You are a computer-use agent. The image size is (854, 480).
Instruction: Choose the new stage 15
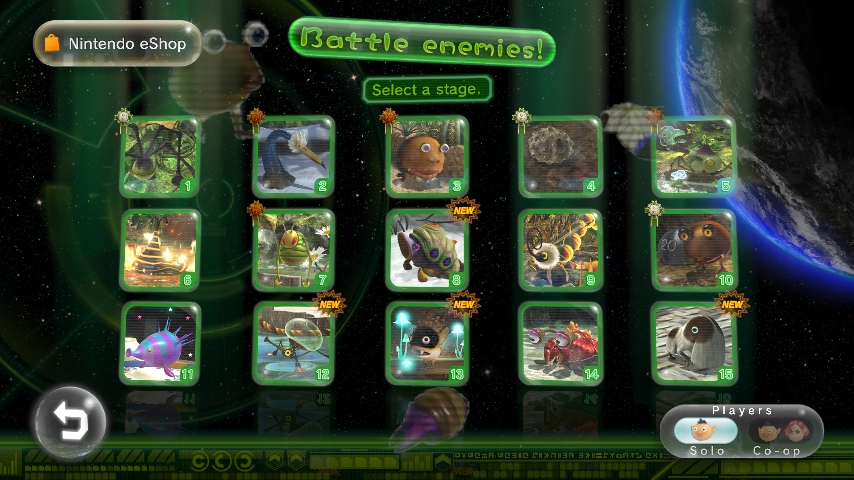tap(694, 343)
